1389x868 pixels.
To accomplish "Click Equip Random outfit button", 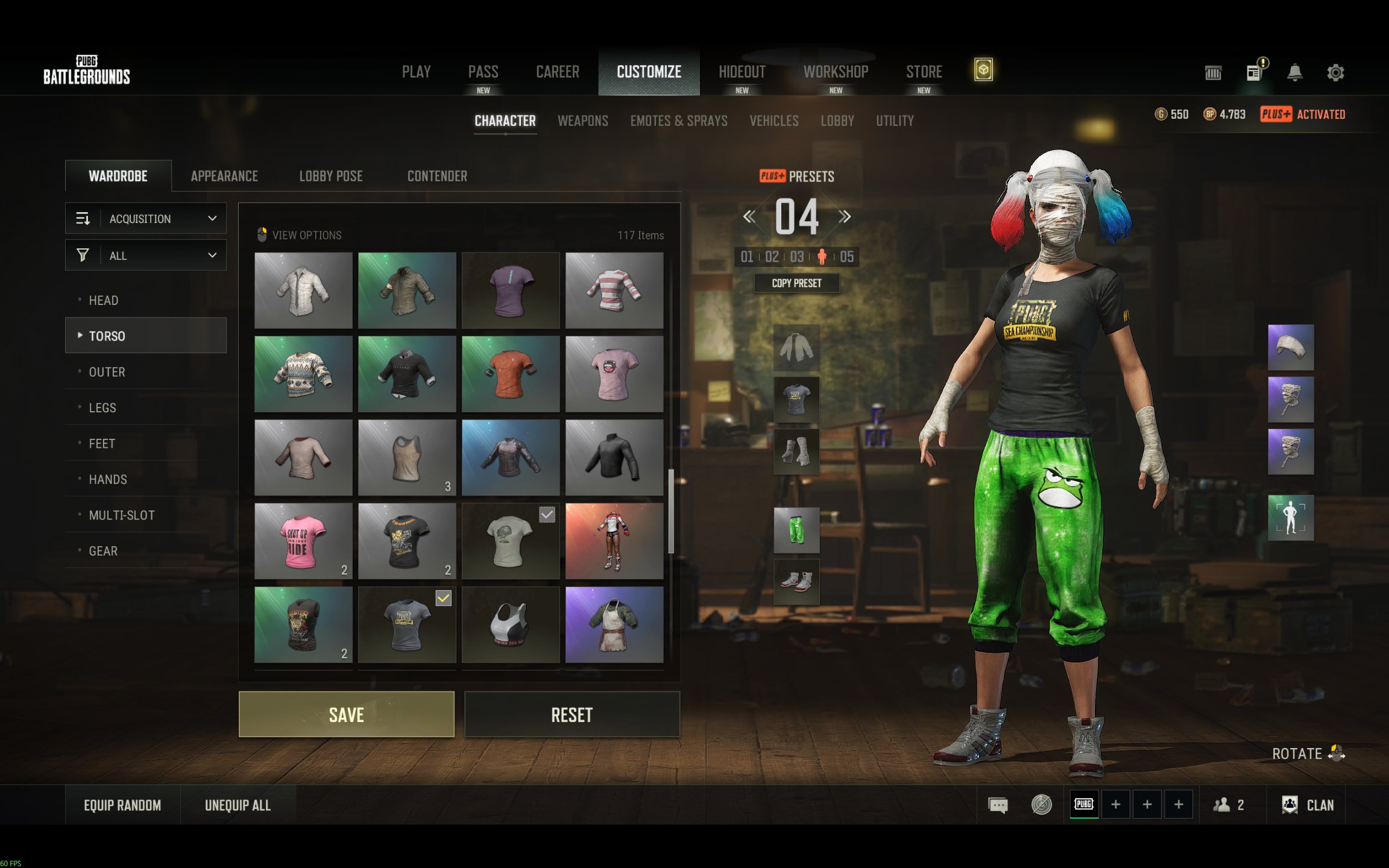I will click(x=122, y=805).
